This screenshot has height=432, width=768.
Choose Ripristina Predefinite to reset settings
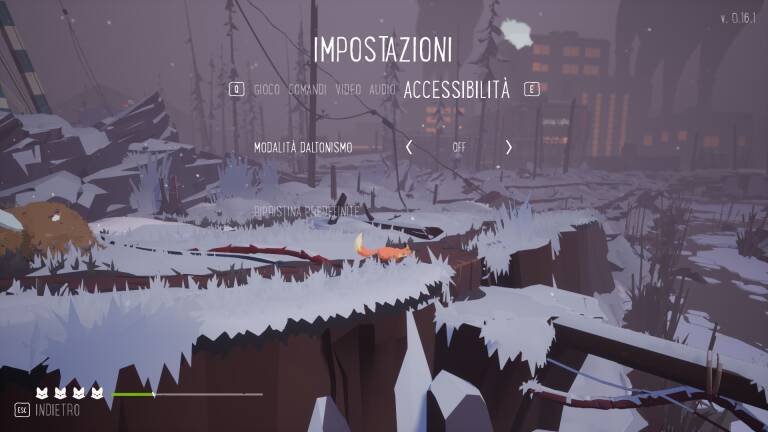[x=305, y=211]
